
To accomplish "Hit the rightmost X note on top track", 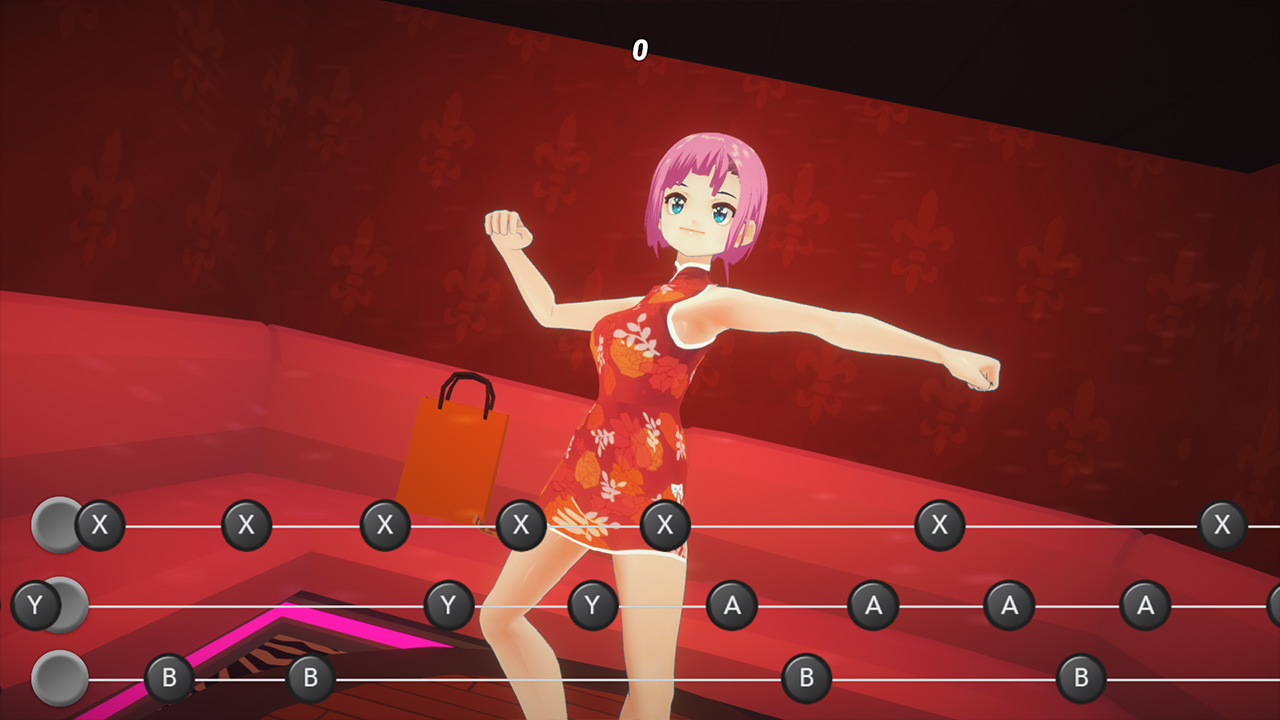I will click(x=1221, y=524).
